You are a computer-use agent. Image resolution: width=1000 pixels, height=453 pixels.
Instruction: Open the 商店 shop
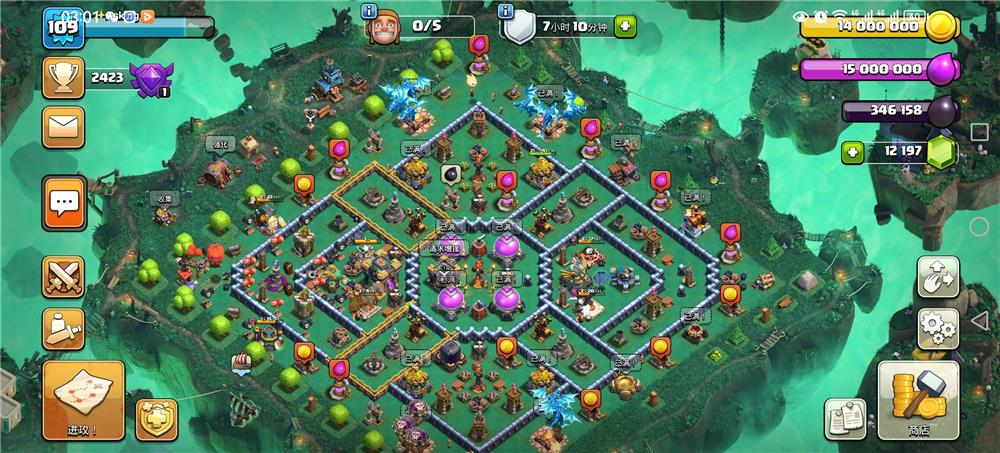tap(918, 399)
